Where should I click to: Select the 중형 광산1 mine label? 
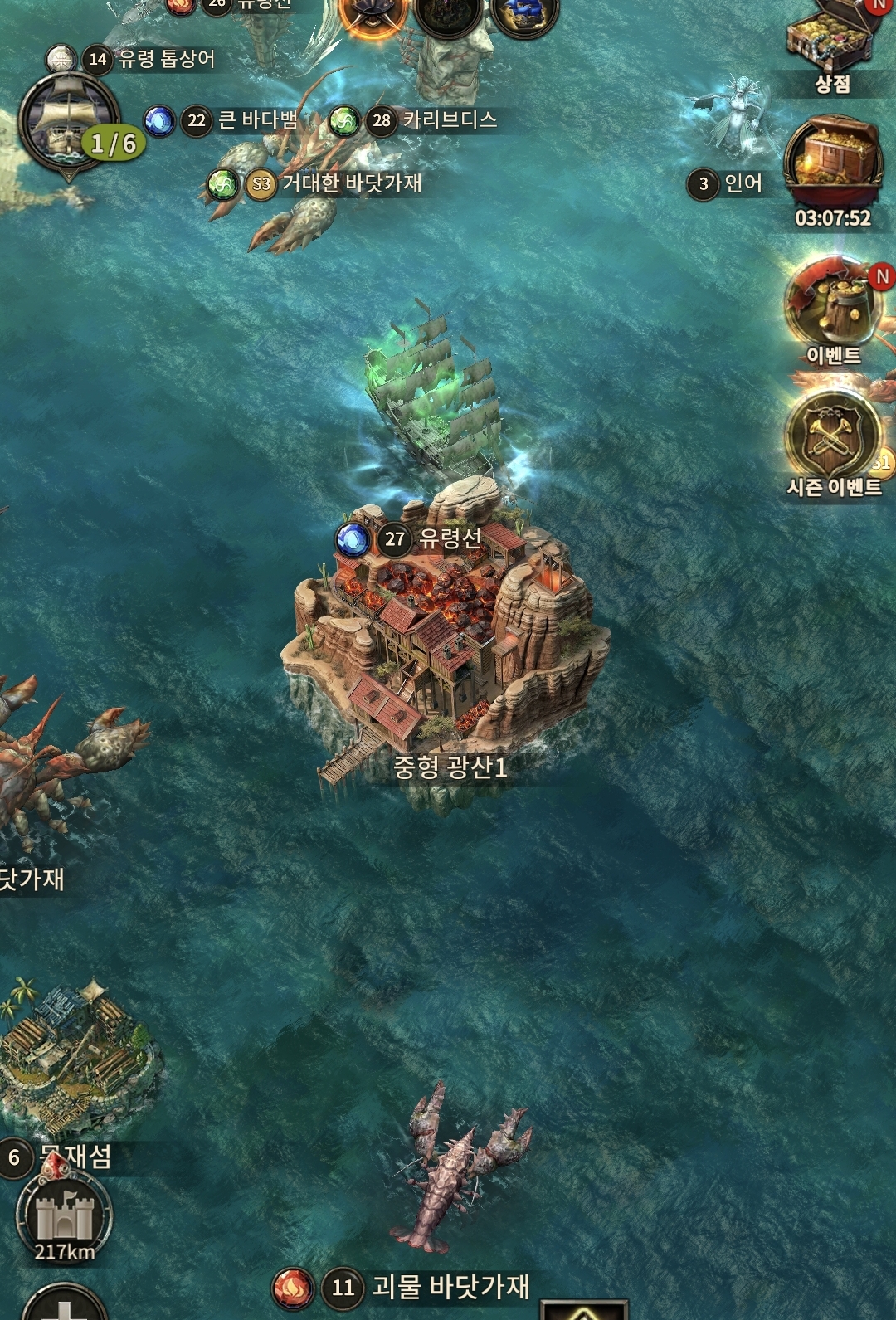click(450, 767)
